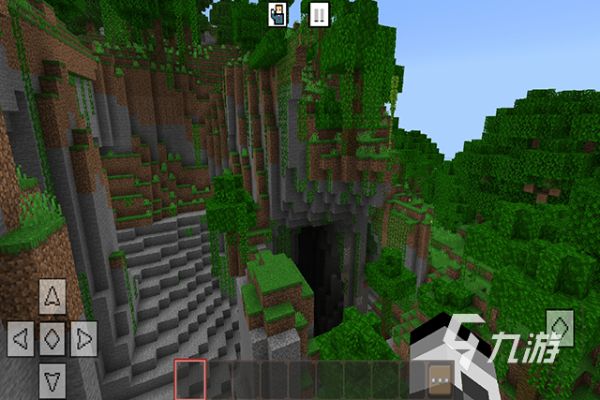Tap the jump button on the right side
Image resolution: width=600 pixels, height=400 pixels.
(x=560, y=327)
